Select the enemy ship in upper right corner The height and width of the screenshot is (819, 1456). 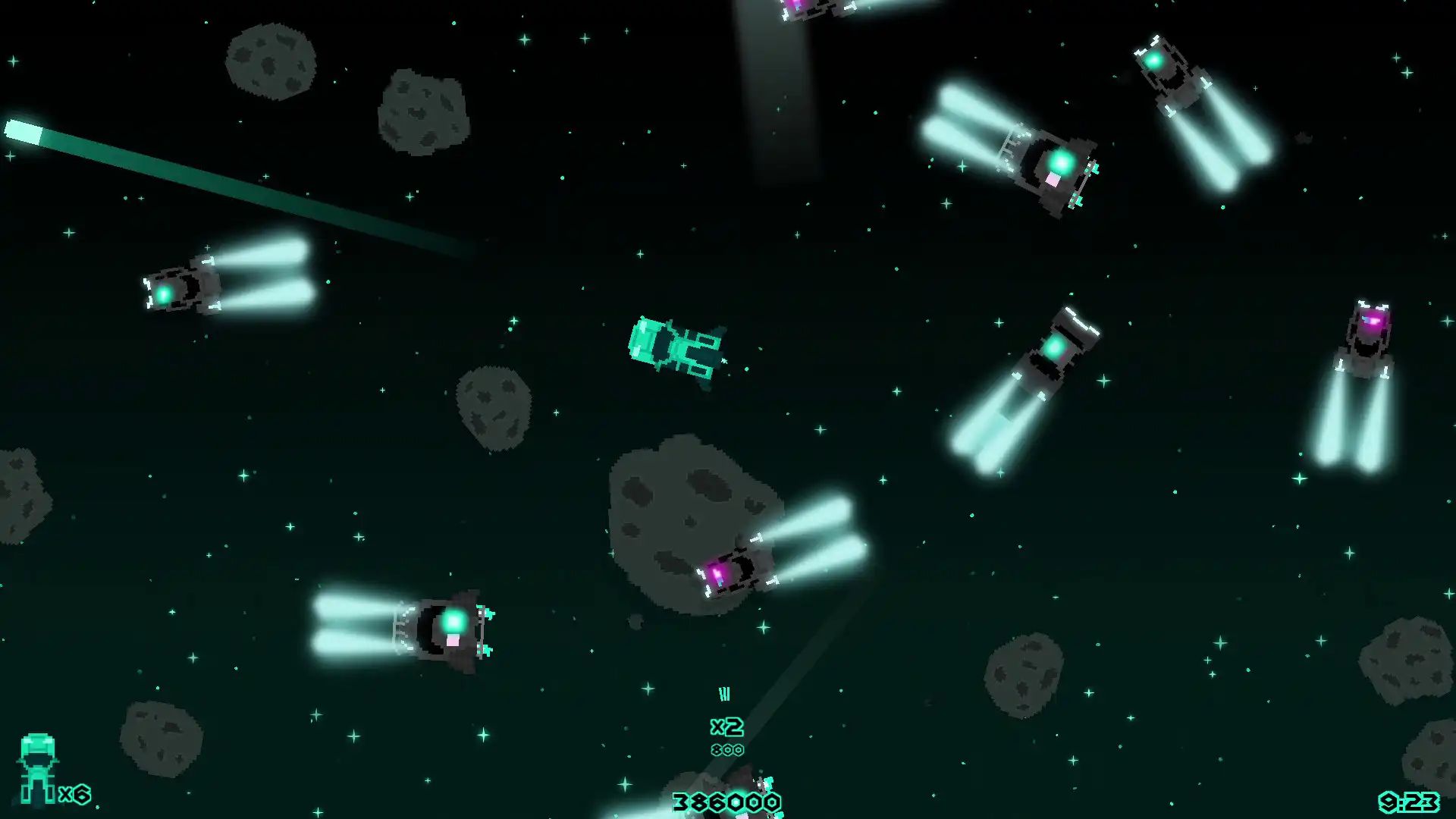pos(1168,76)
